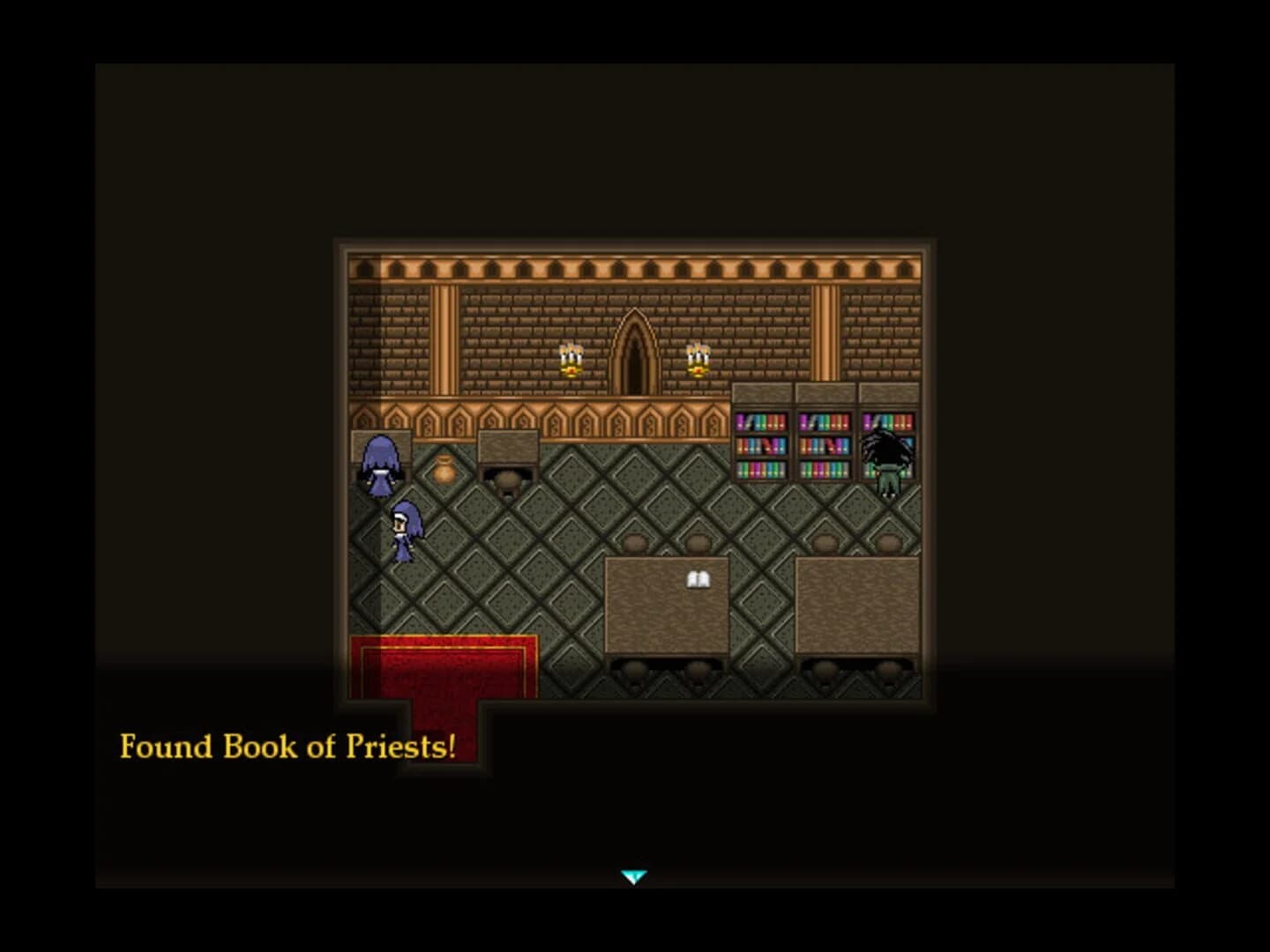Click the right candelabra on the wall

pos(696,361)
